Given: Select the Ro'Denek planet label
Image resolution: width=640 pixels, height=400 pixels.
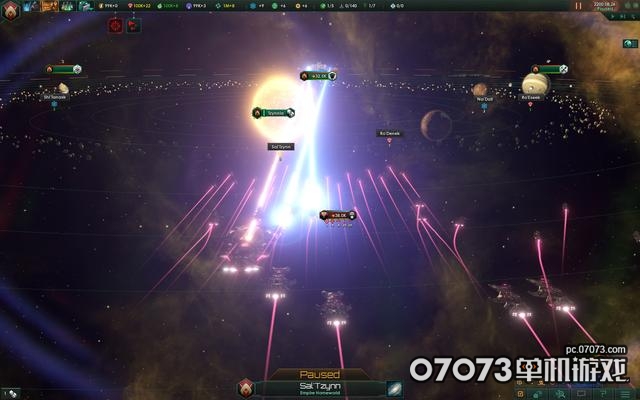Looking at the screenshot, I should point(390,133).
